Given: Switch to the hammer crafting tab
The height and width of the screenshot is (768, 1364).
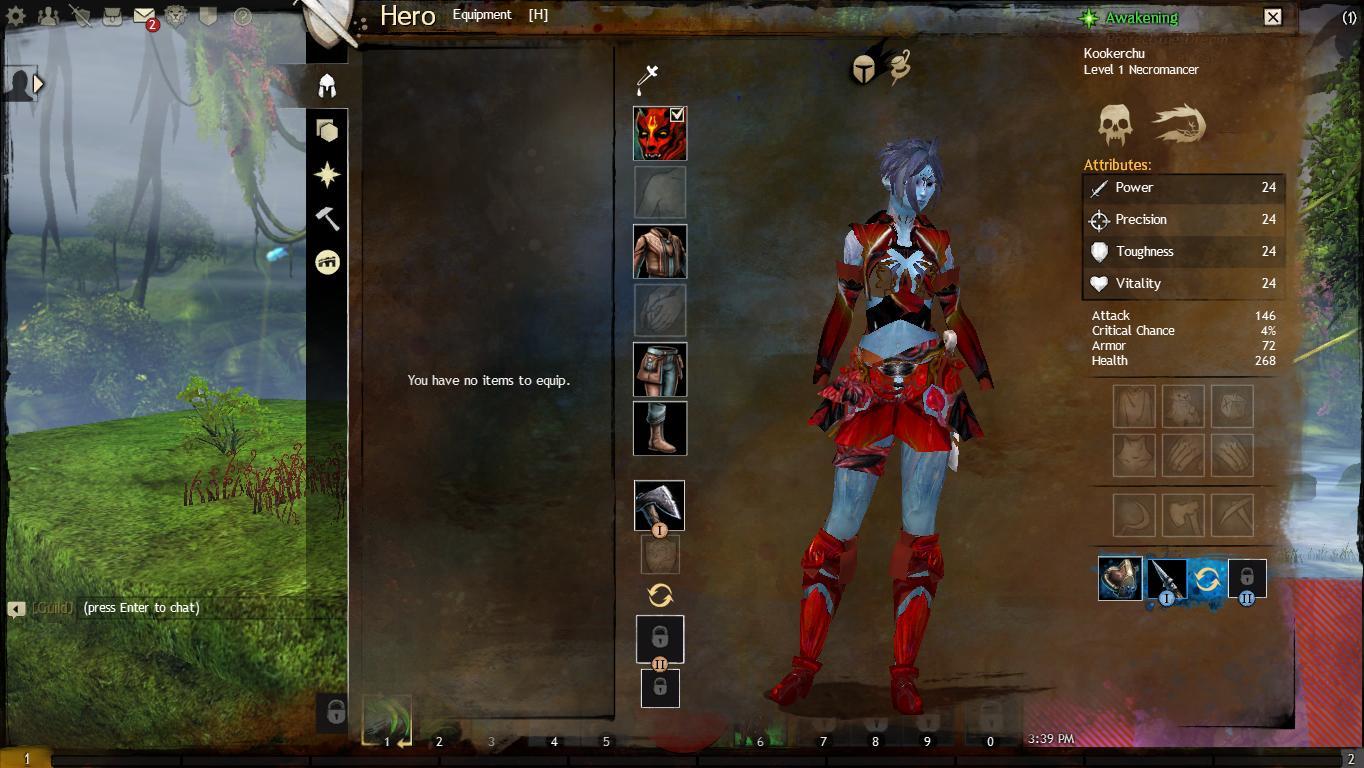Looking at the screenshot, I should tap(327, 218).
